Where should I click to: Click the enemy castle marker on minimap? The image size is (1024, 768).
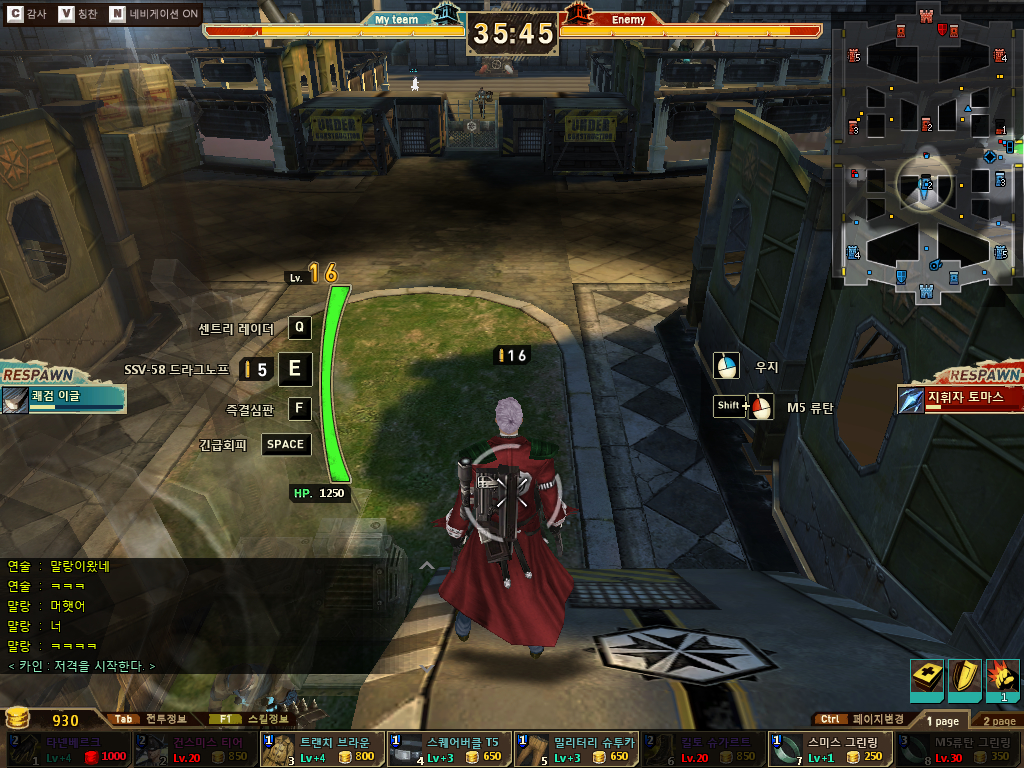tap(927, 16)
